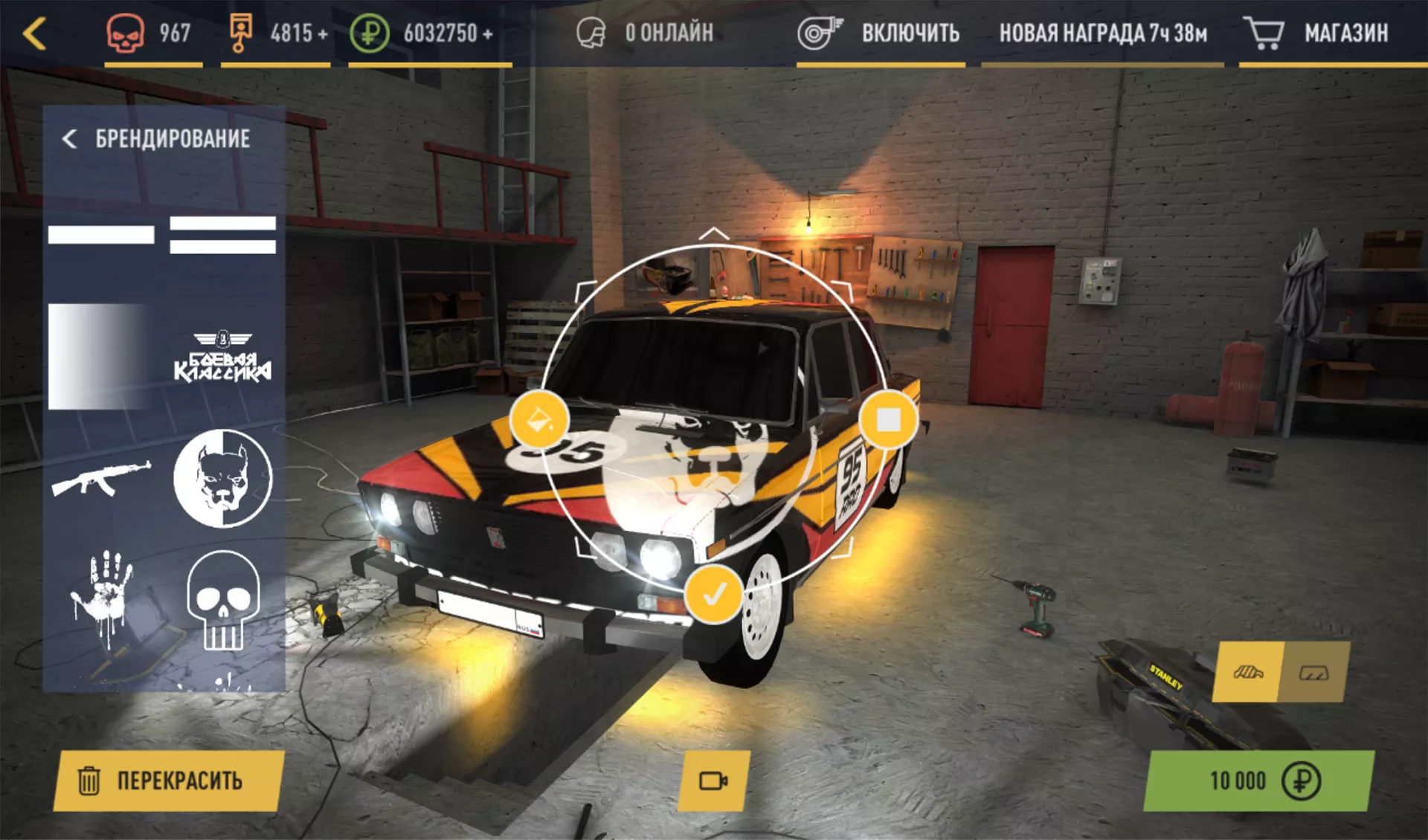Screen dimensions: 1428x840
Task: Collapse БРЕНДИРОВАНИЕ with back chevron
Action: (71, 138)
